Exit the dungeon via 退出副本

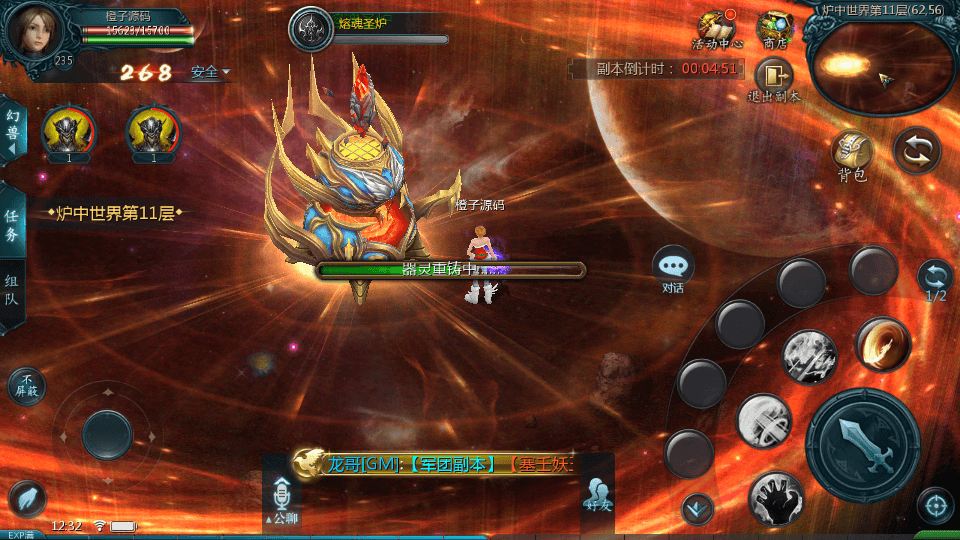pos(773,78)
